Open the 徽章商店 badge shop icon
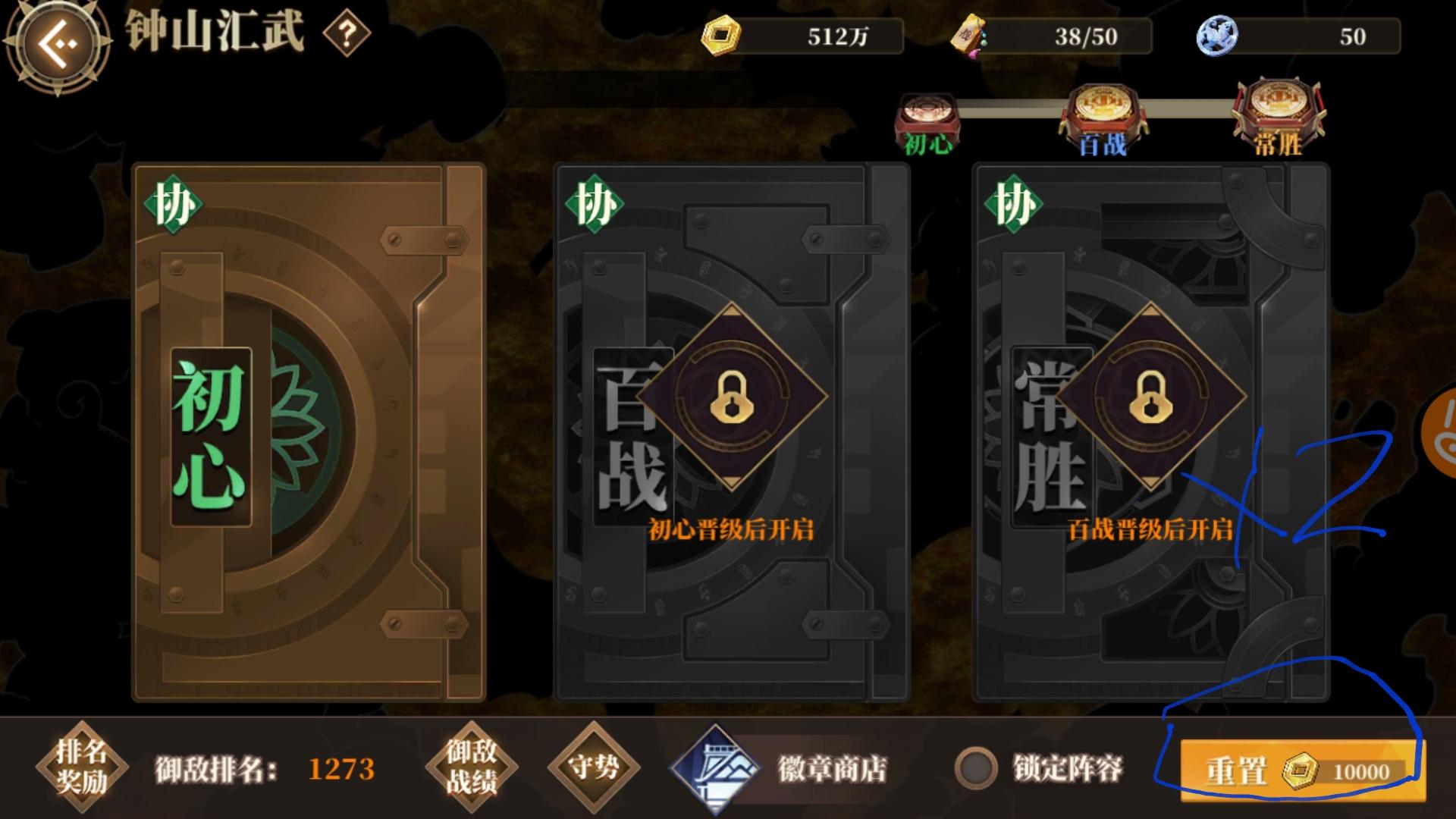1456x819 pixels. 716,769
